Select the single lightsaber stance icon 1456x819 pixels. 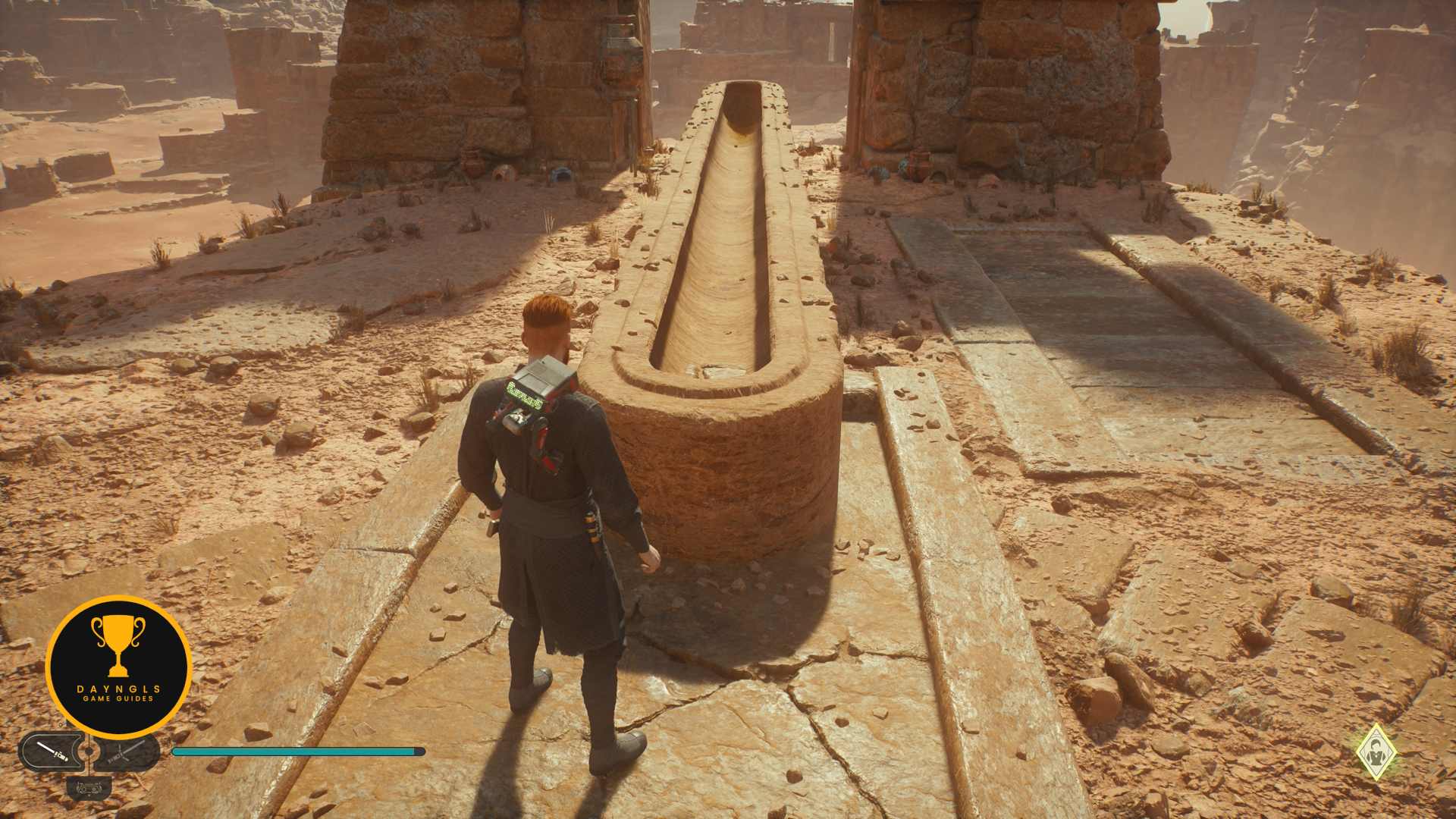[x=52, y=752]
